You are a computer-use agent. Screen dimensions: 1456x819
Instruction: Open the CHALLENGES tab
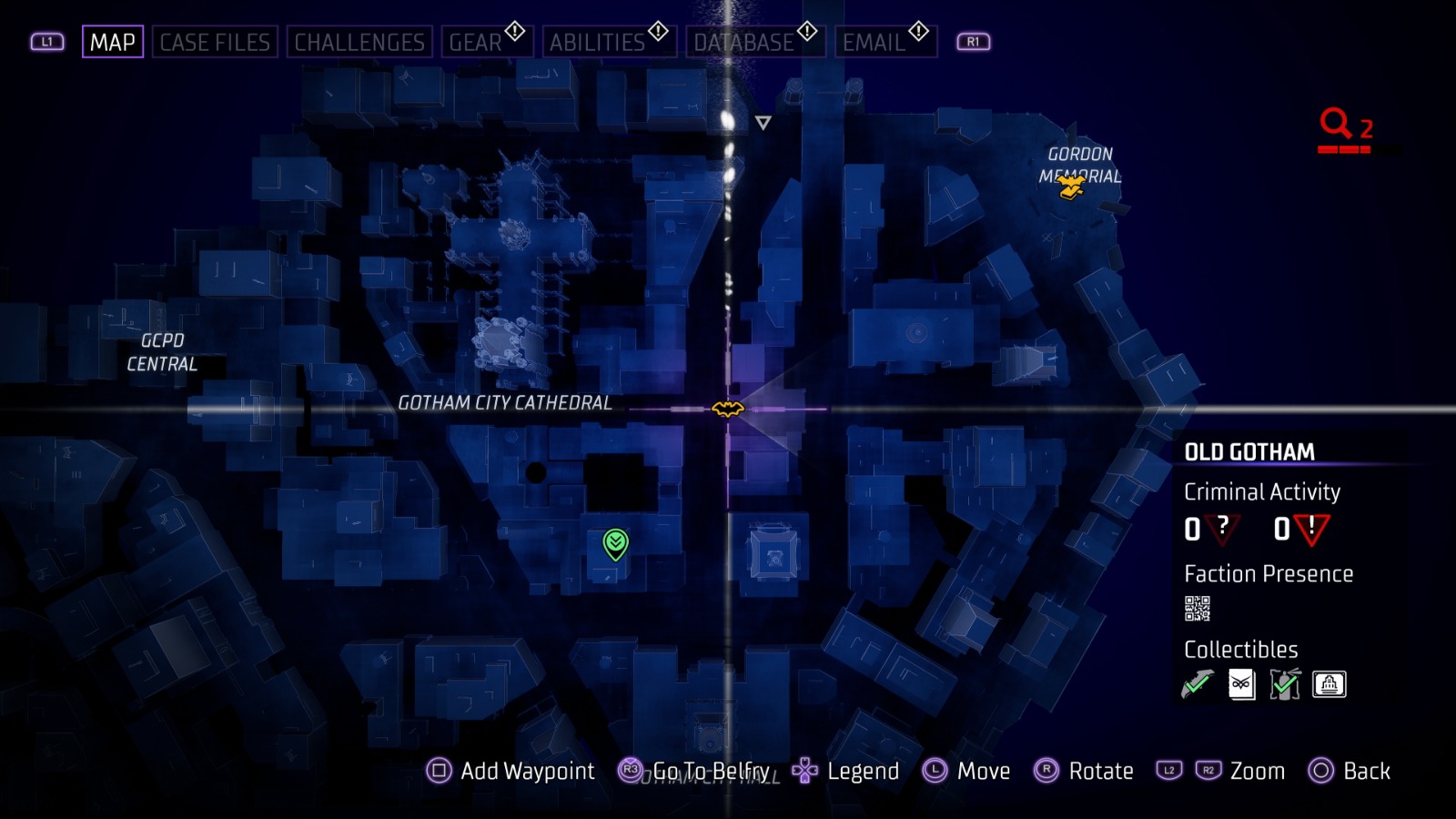tap(359, 40)
